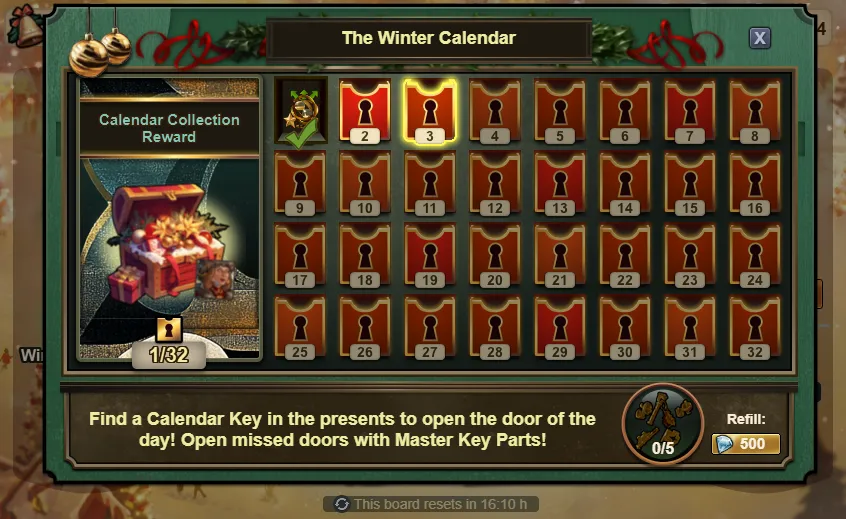846x519 pixels.
Task: Select the already opened first calendar door
Action: pyautogui.click(x=300, y=112)
